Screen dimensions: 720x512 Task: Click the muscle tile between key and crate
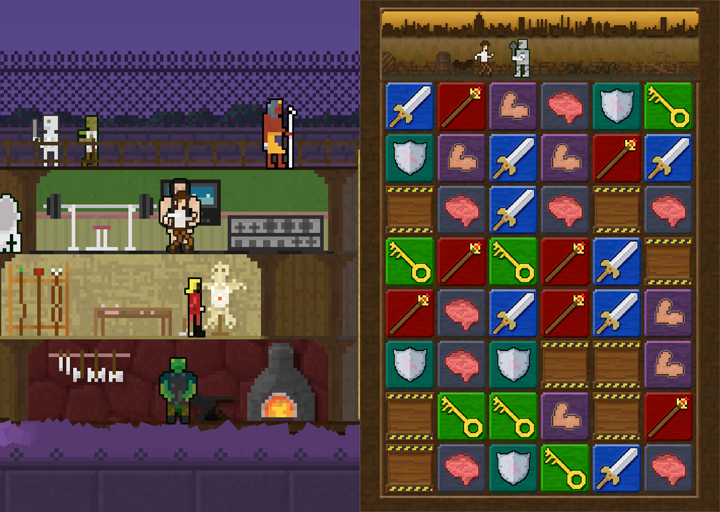[565, 417]
